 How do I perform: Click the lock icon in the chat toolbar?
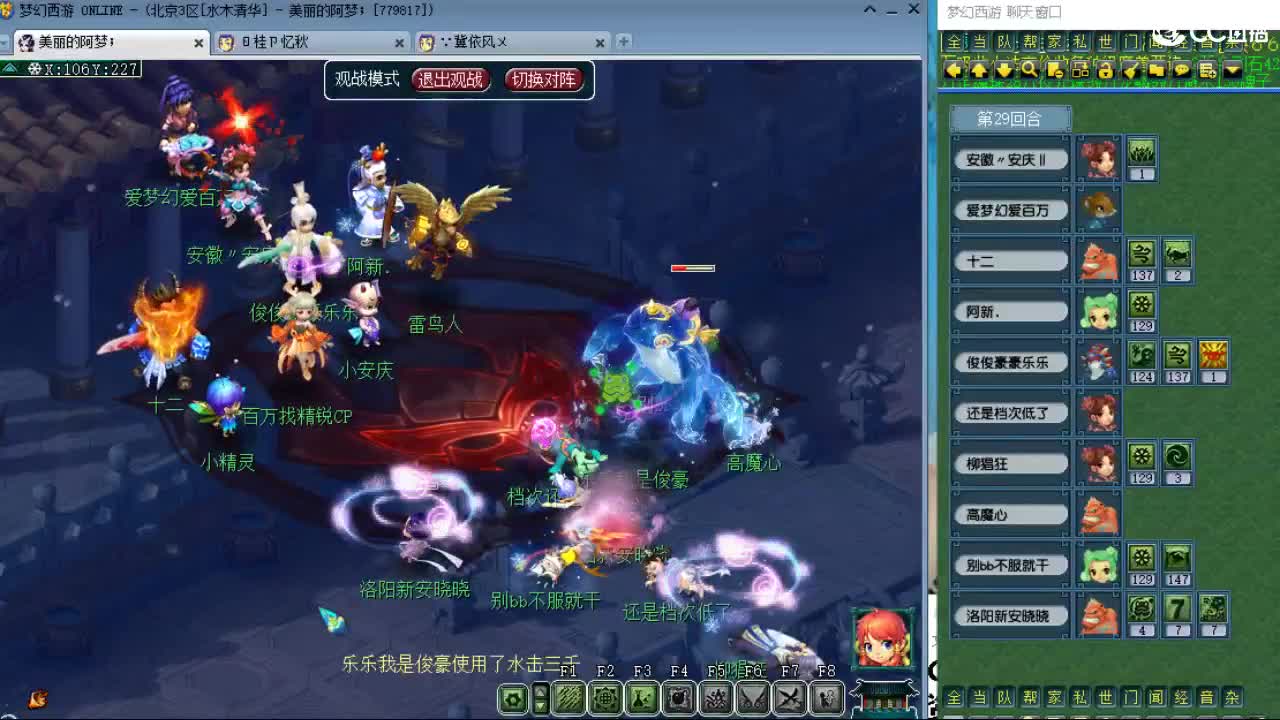point(1104,69)
